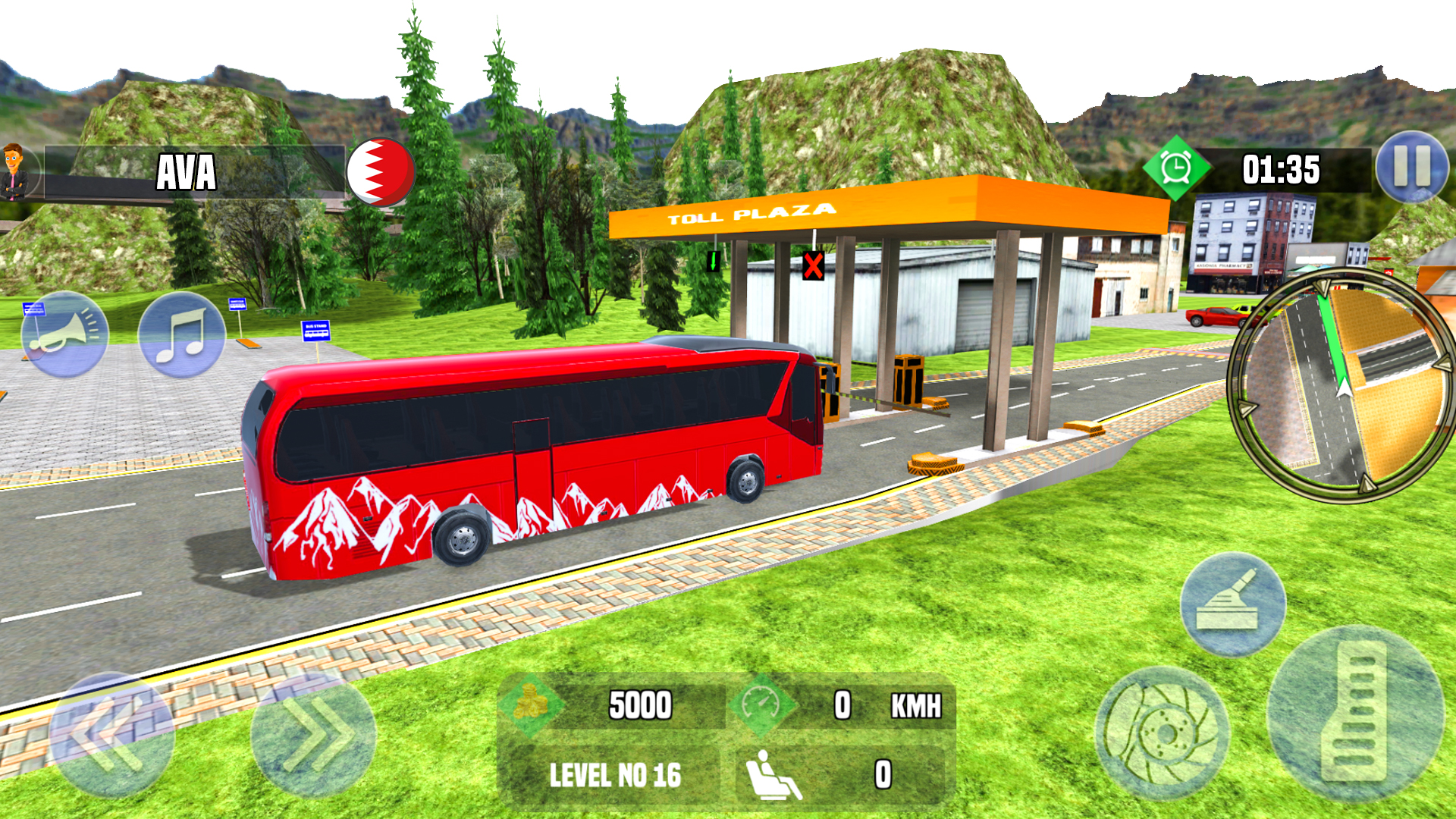This screenshot has width=1456, height=819.
Task: Select the red flag emblem badge
Action: click(x=381, y=172)
